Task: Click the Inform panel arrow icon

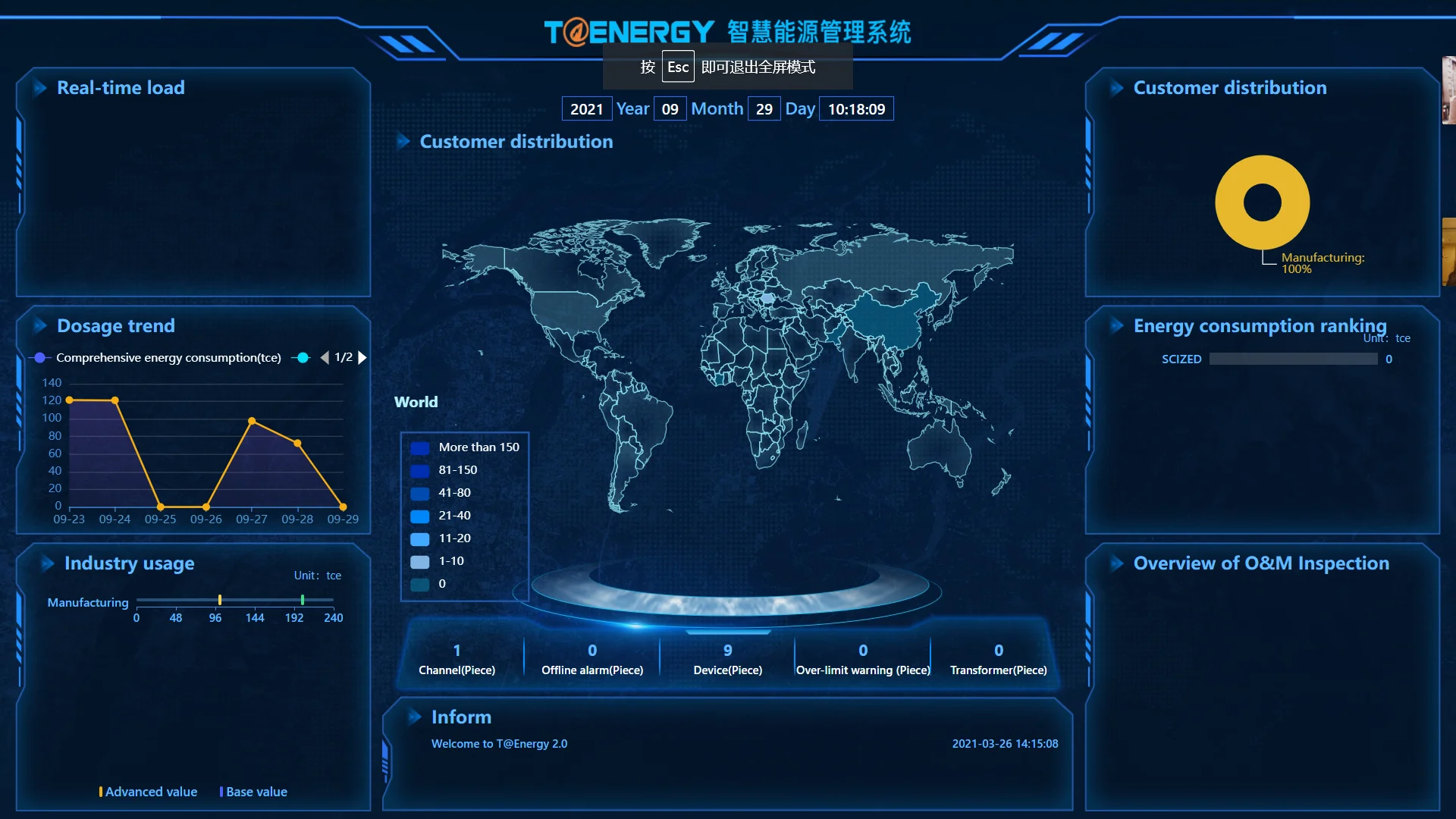Action: tap(414, 717)
